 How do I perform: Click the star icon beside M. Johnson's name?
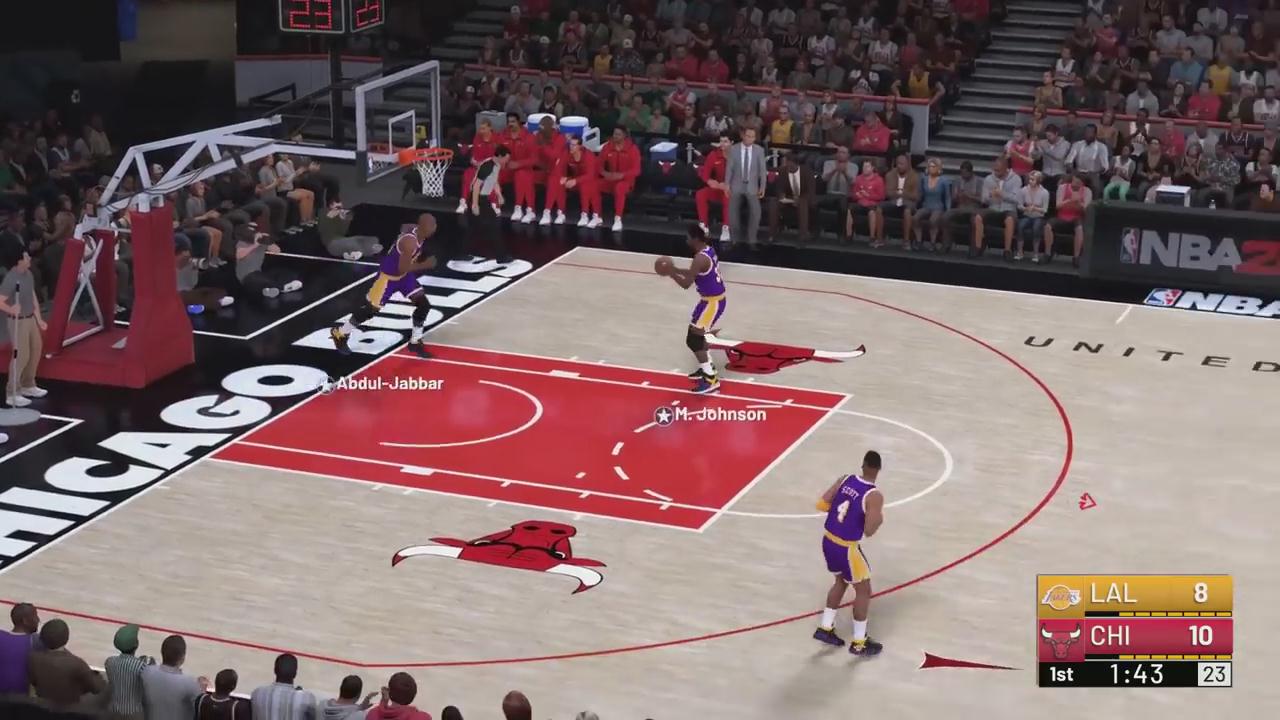pos(662,416)
